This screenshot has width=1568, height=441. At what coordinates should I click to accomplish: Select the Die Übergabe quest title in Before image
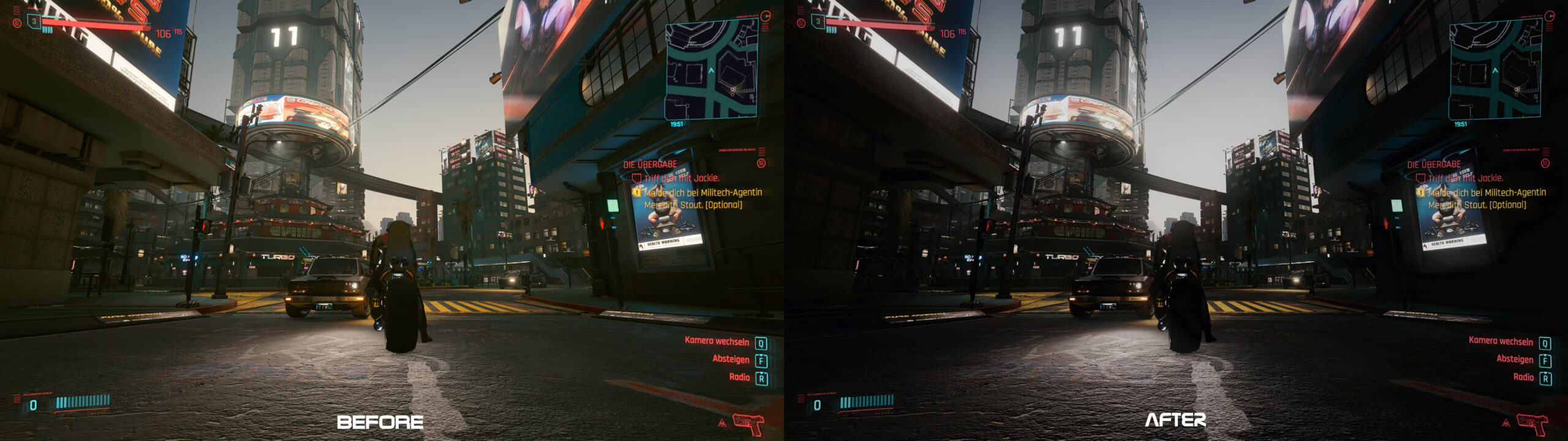click(650, 164)
